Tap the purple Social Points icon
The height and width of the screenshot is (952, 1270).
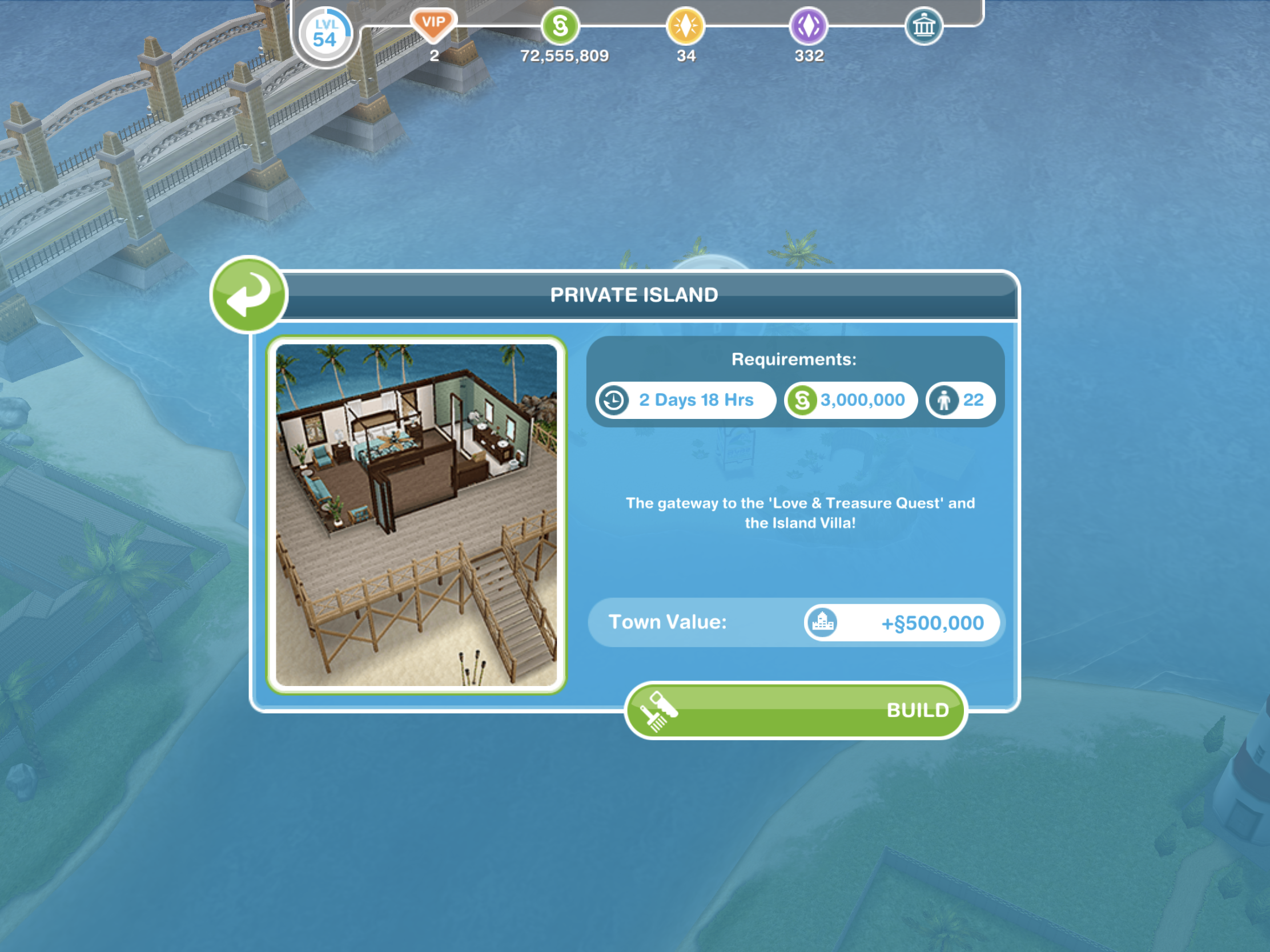coord(809,26)
